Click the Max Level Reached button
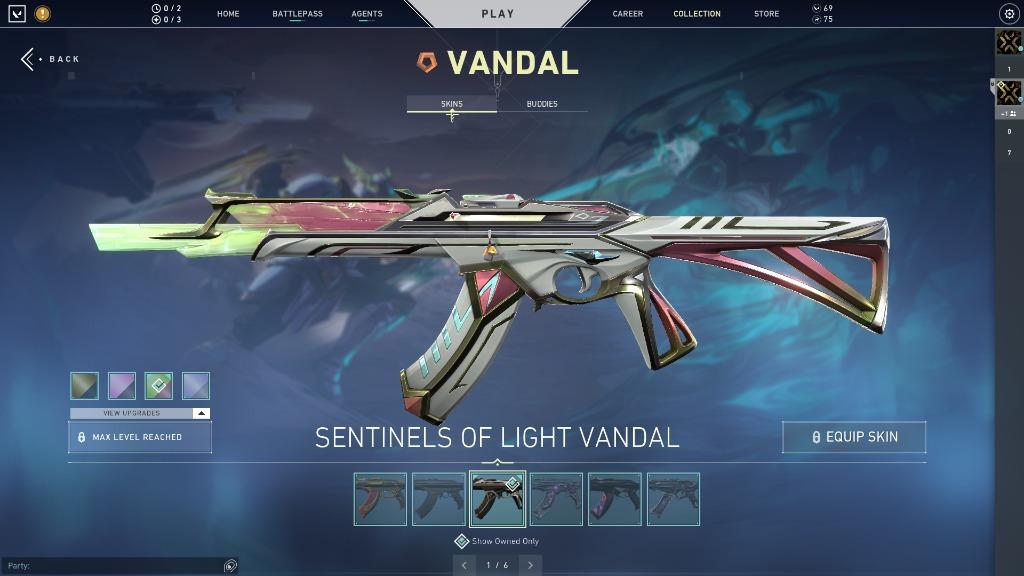Screen dimensions: 1024x576 [x=140, y=437]
